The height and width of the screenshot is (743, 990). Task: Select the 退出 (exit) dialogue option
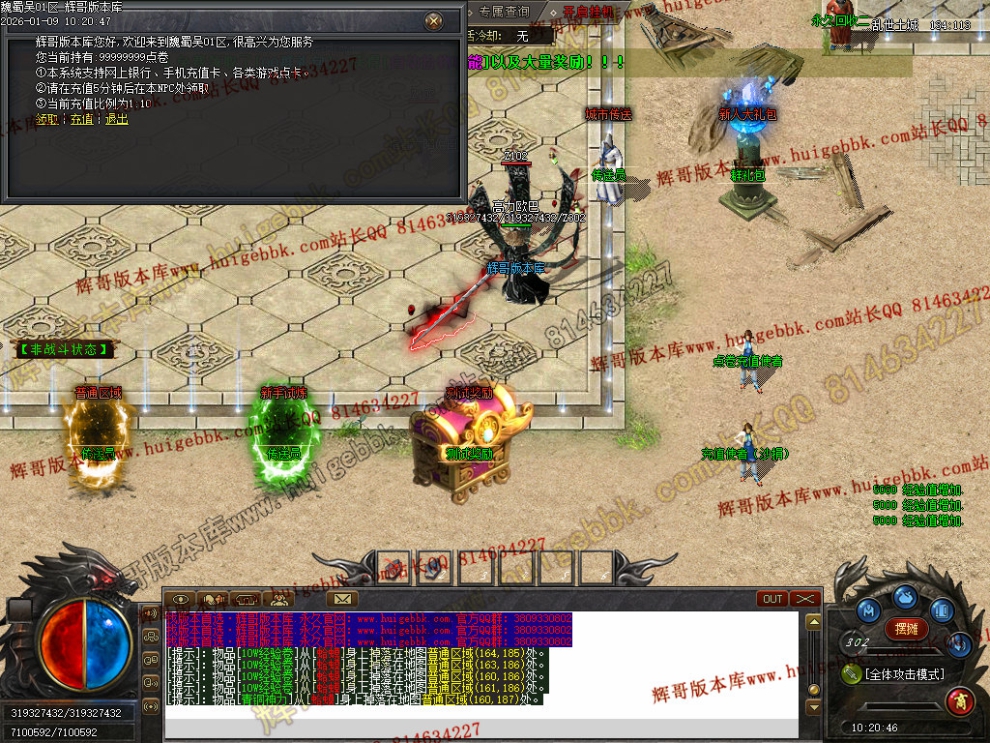pos(116,118)
